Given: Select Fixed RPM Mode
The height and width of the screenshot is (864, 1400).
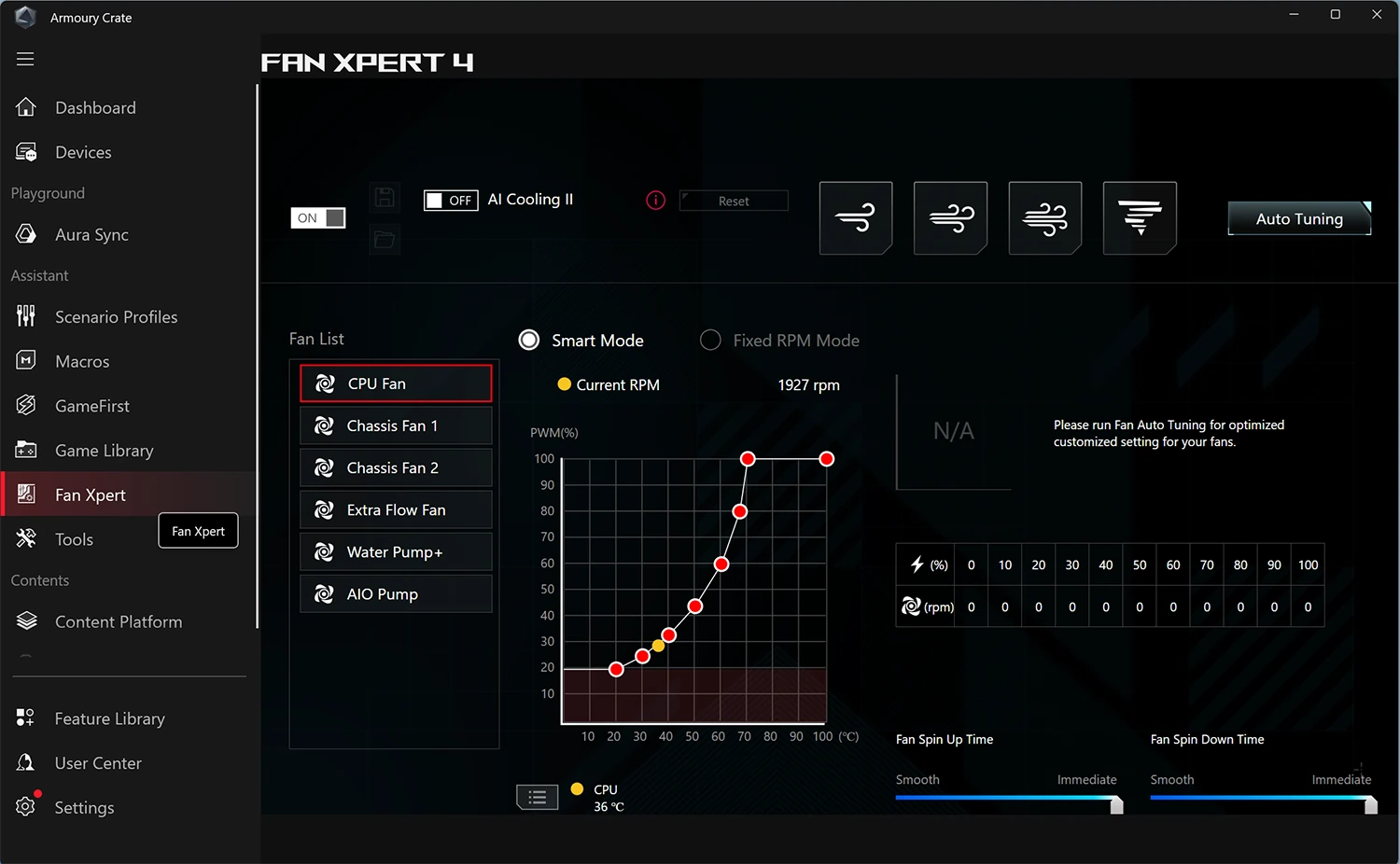Looking at the screenshot, I should [x=709, y=340].
